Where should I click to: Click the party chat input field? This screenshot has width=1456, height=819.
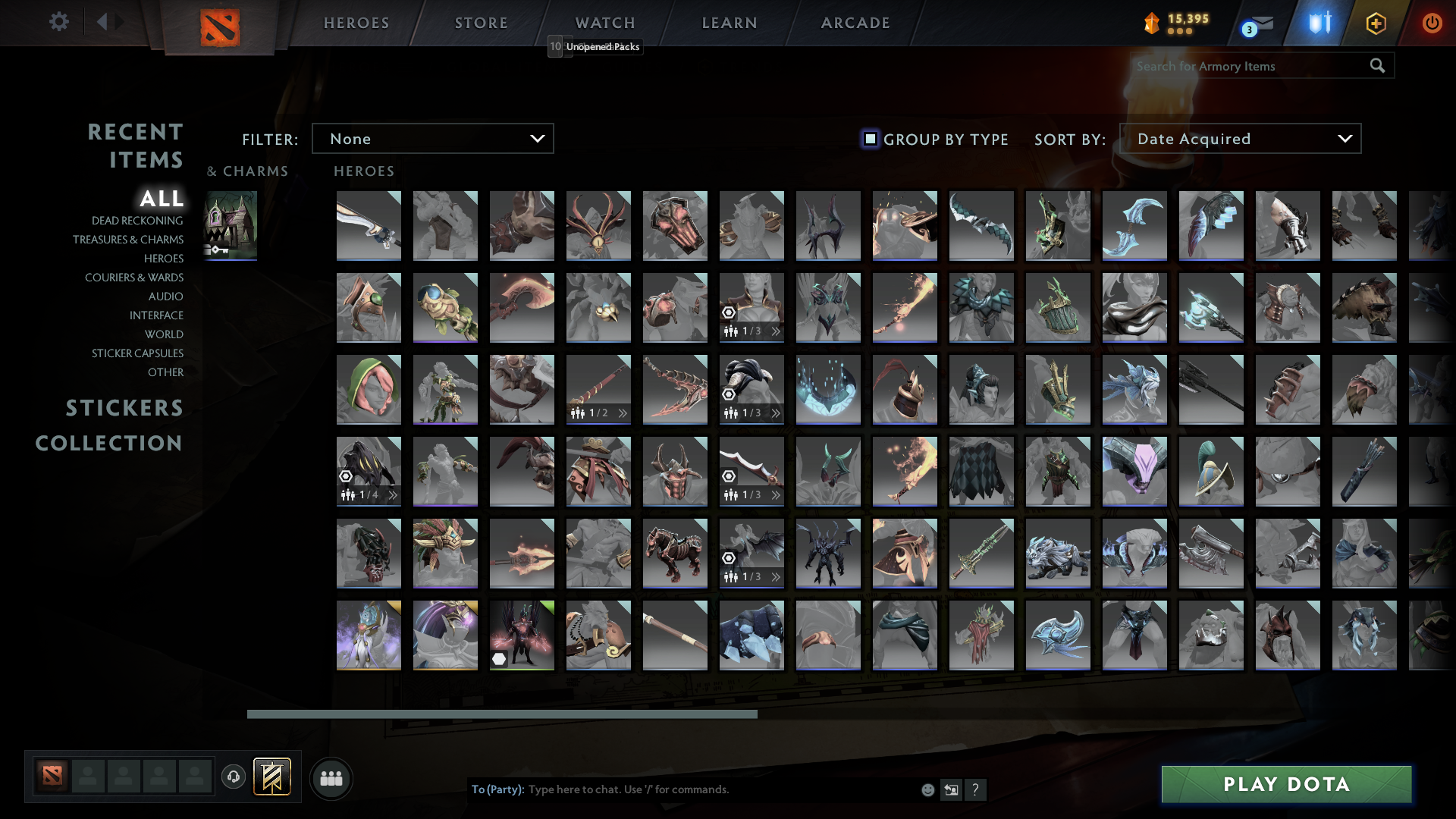click(x=682, y=789)
